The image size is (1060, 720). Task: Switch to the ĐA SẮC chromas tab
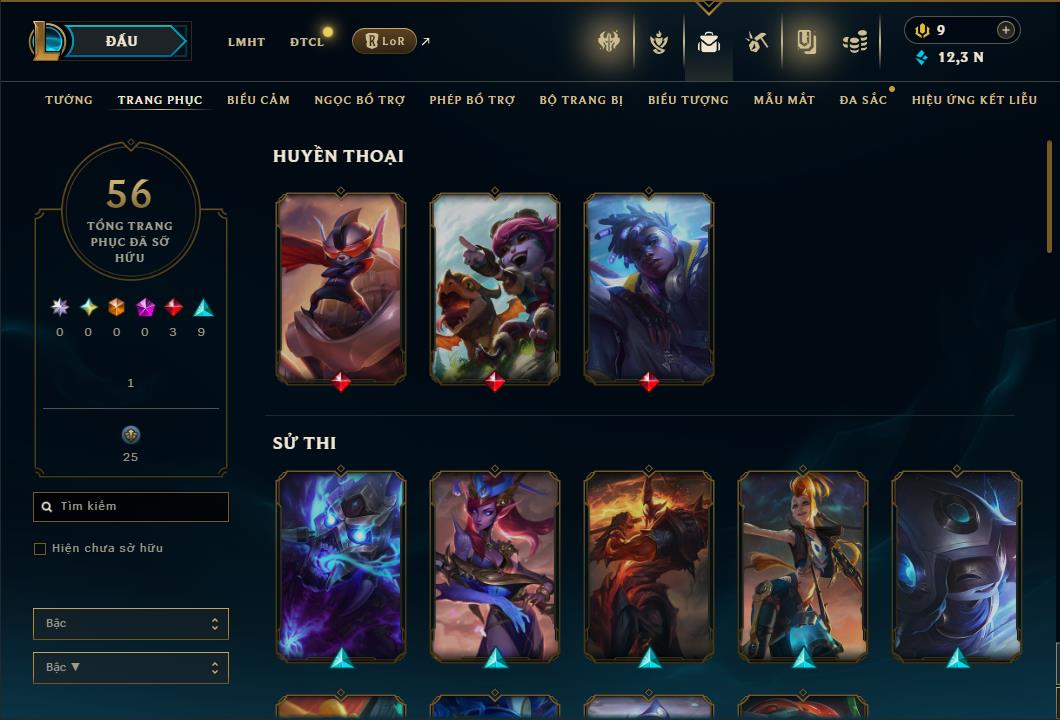coord(863,100)
